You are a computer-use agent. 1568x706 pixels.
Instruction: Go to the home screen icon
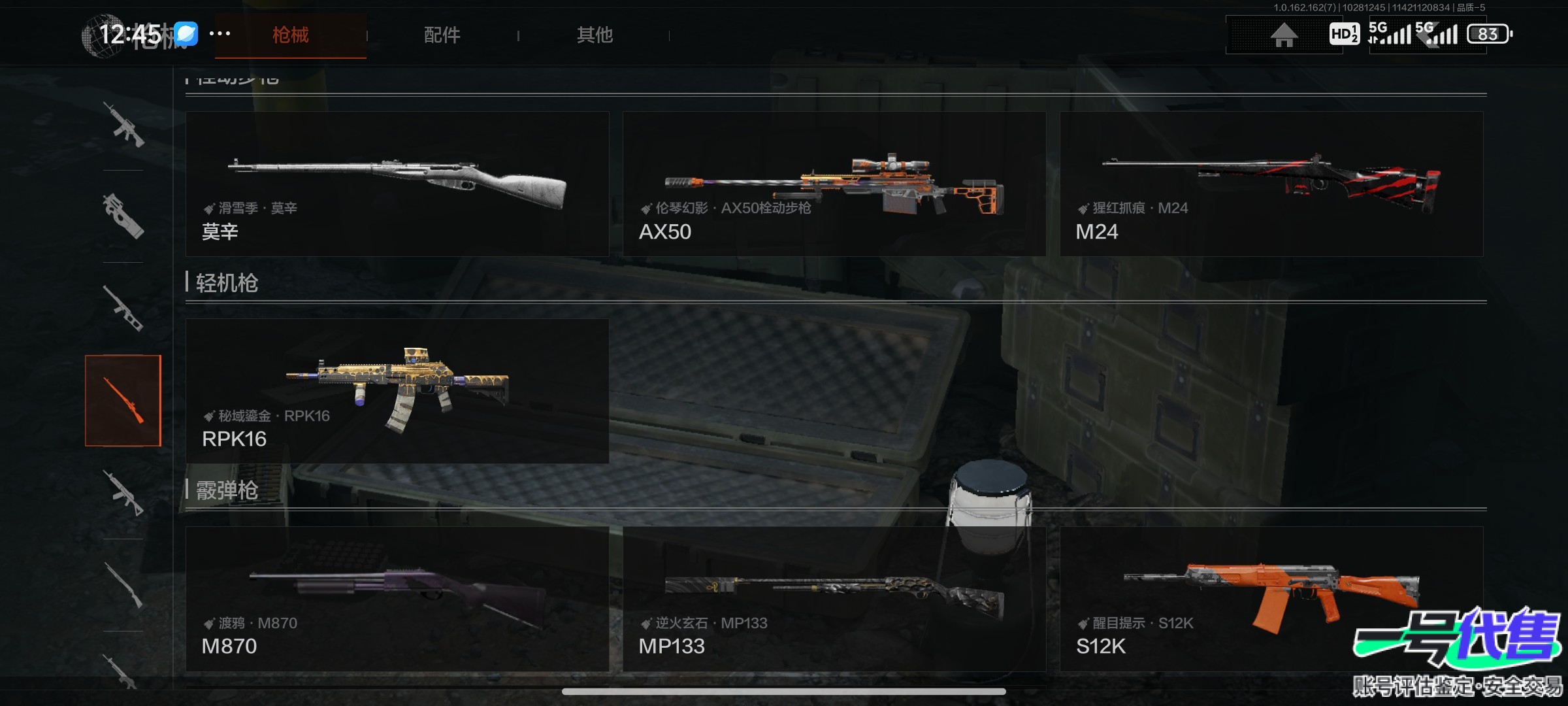[x=1284, y=35]
